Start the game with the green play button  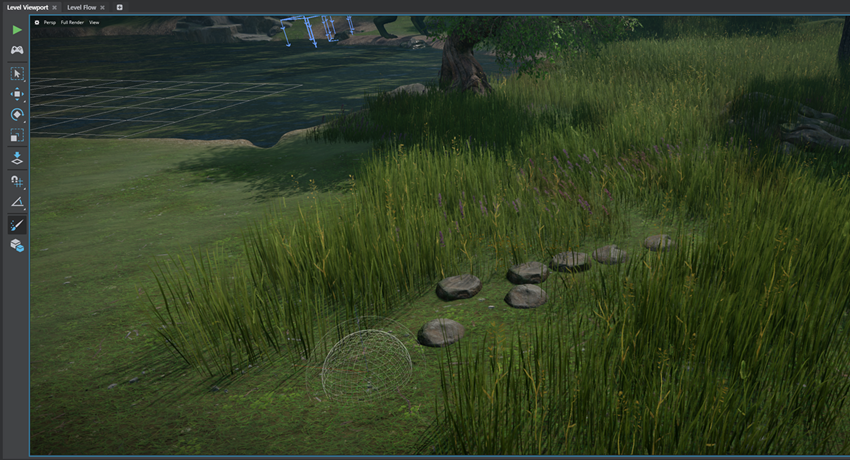(x=17, y=30)
